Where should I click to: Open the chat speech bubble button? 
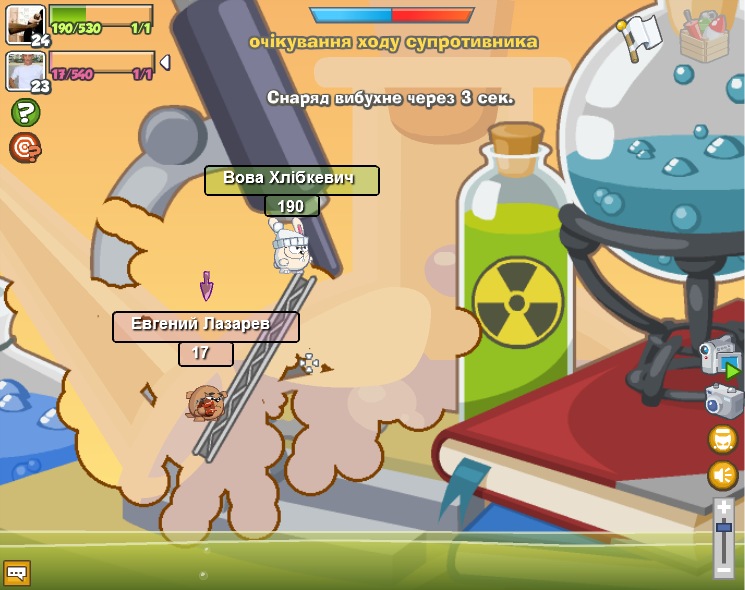click(17, 573)
